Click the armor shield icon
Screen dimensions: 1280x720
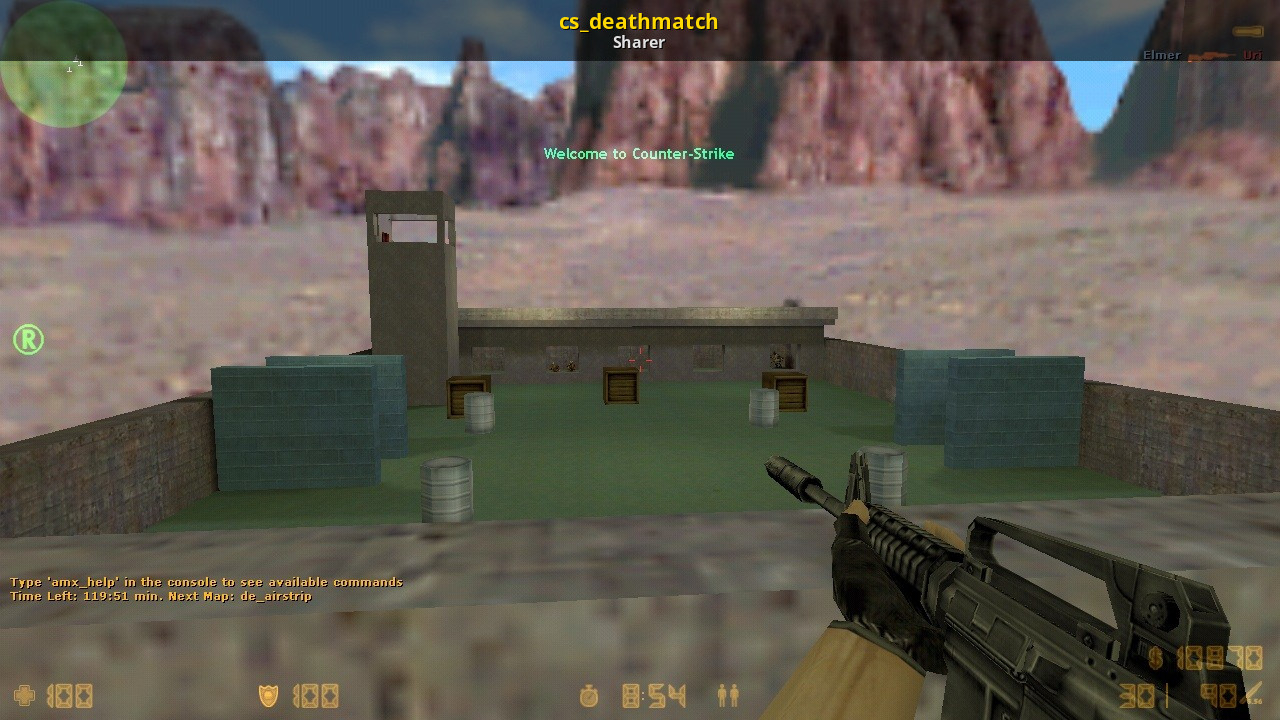pos(268,695)
